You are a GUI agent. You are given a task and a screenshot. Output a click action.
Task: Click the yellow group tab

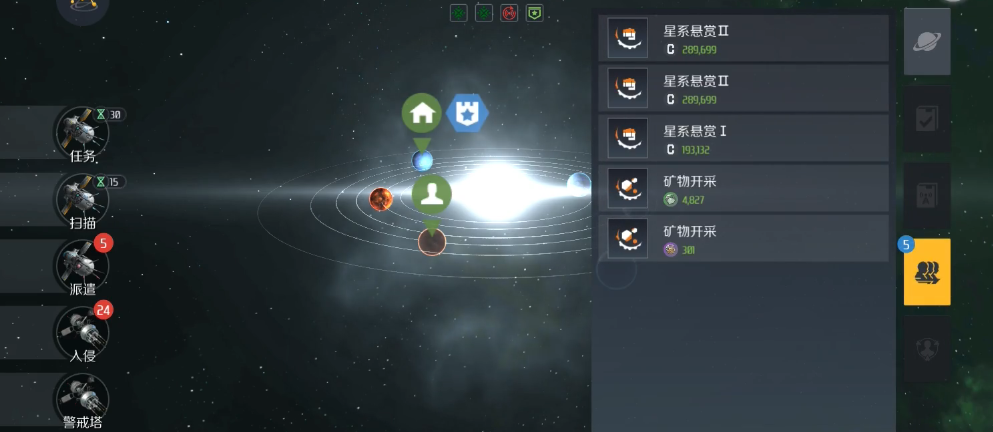coord(927,272)
